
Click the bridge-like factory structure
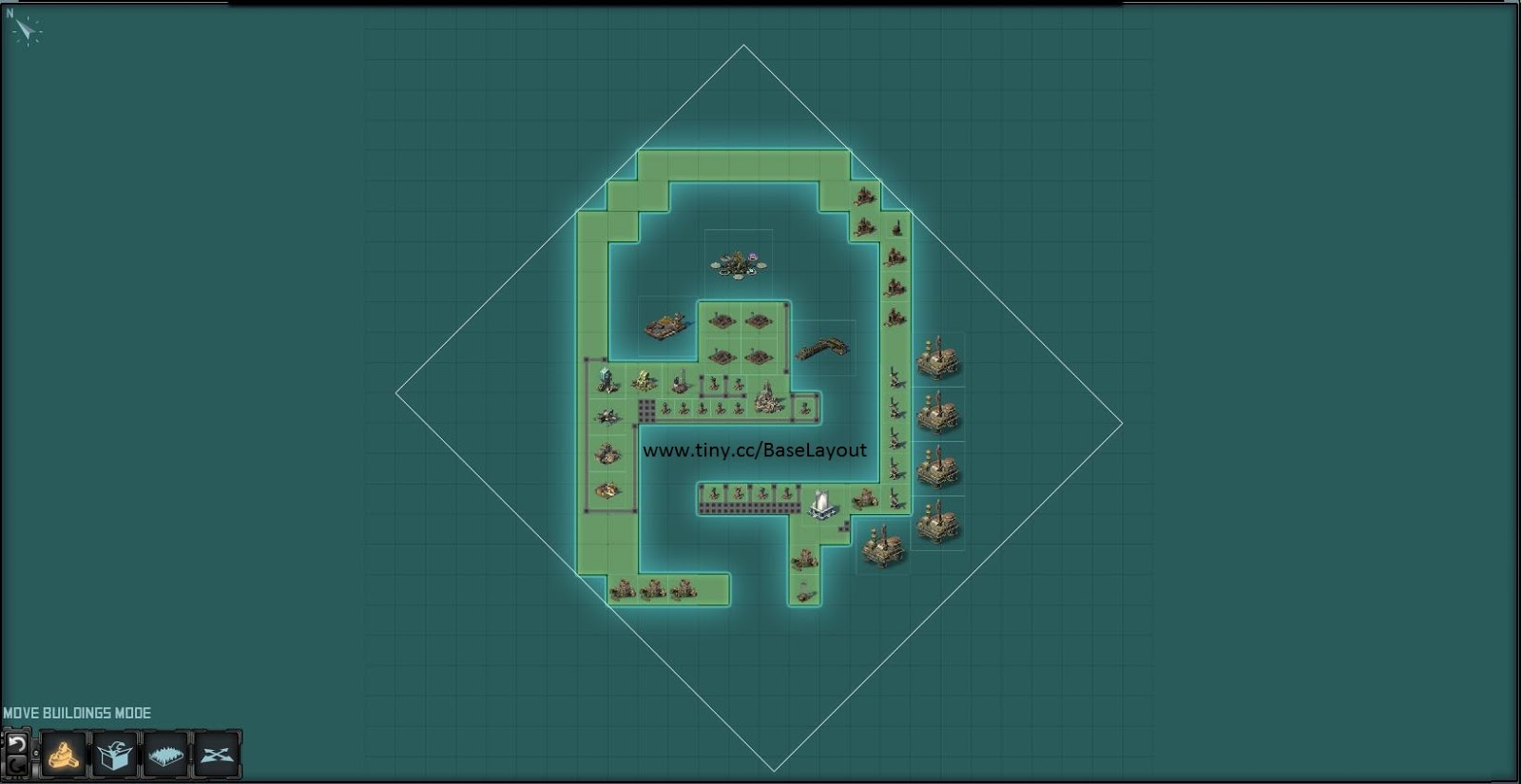(825, 347)
